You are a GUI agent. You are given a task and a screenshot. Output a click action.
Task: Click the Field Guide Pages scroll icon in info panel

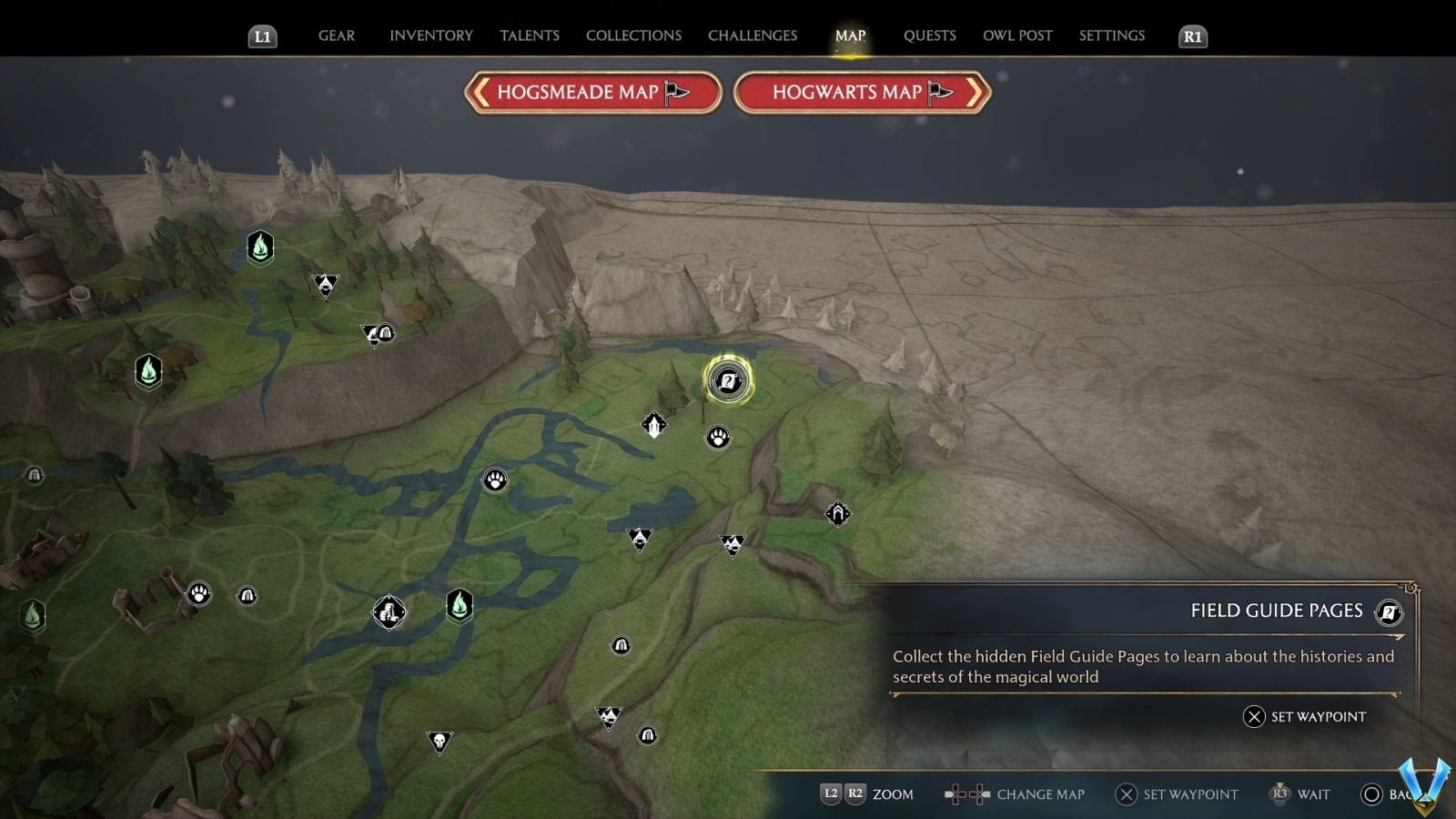(1389, 612)
